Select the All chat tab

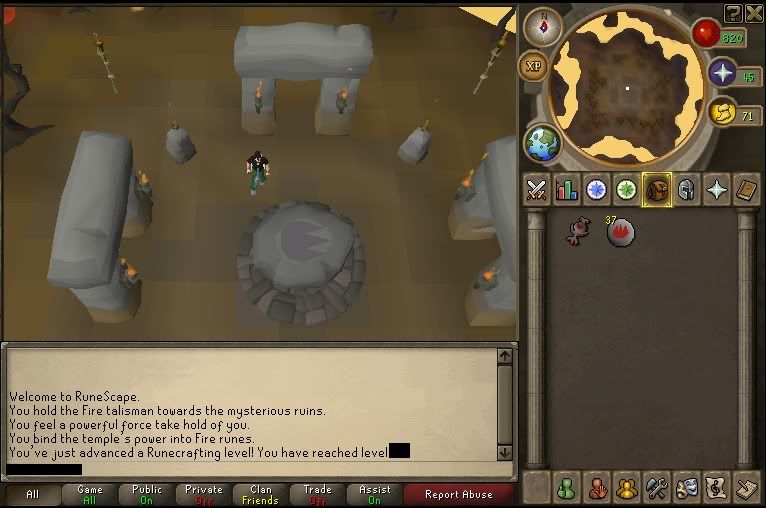point(33,494)
